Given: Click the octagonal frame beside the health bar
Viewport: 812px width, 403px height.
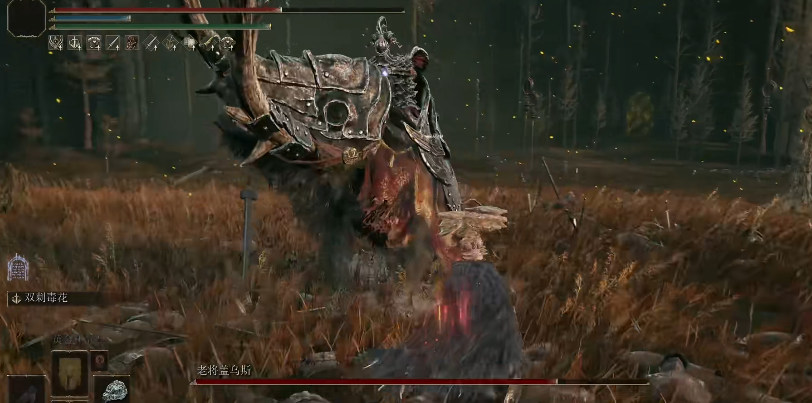Looking at the screenshot, I should tap(26, 20).
